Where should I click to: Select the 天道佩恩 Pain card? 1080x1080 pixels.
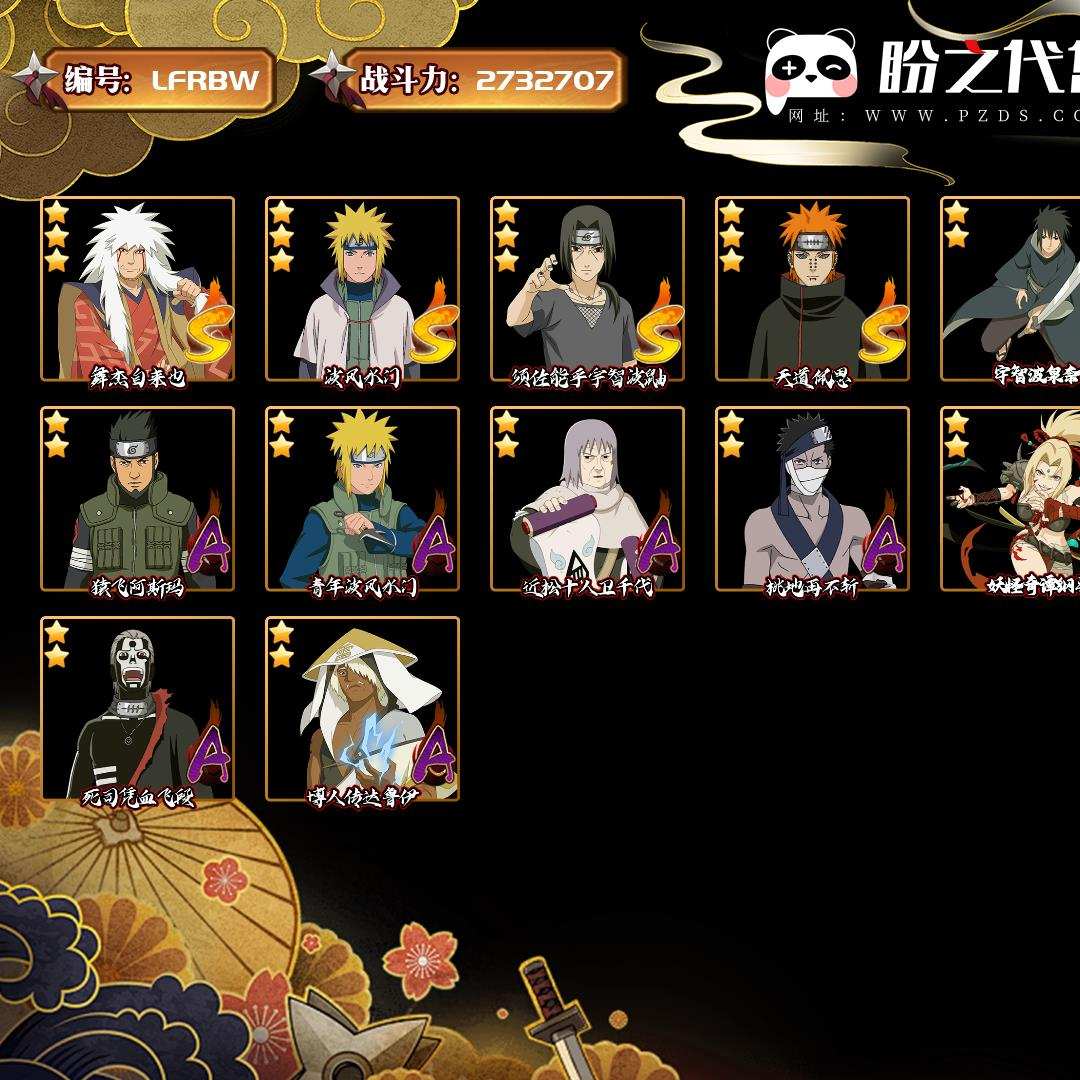[x=812, y=289]
